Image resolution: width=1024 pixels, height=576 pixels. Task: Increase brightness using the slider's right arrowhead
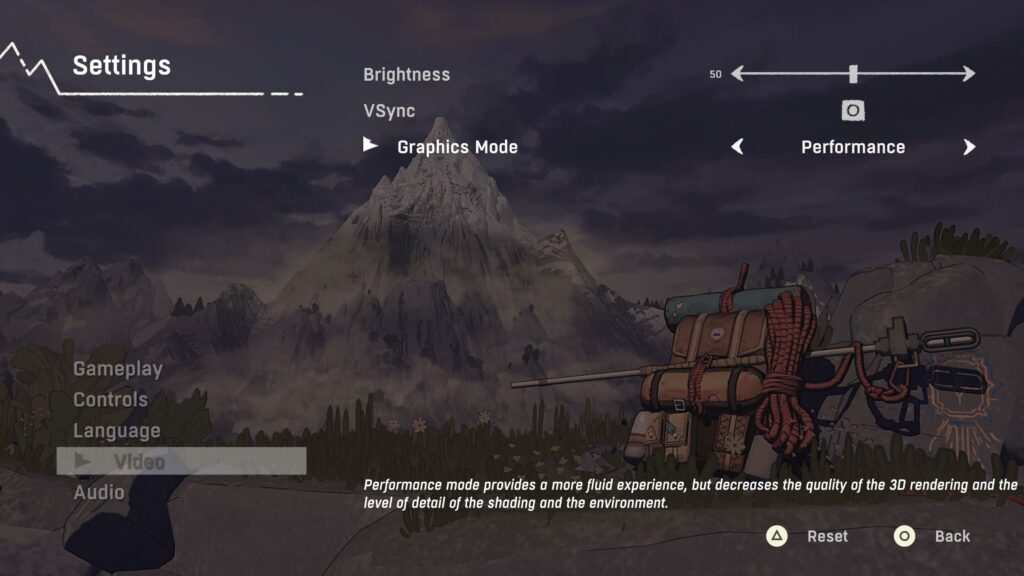coord(968,74)
